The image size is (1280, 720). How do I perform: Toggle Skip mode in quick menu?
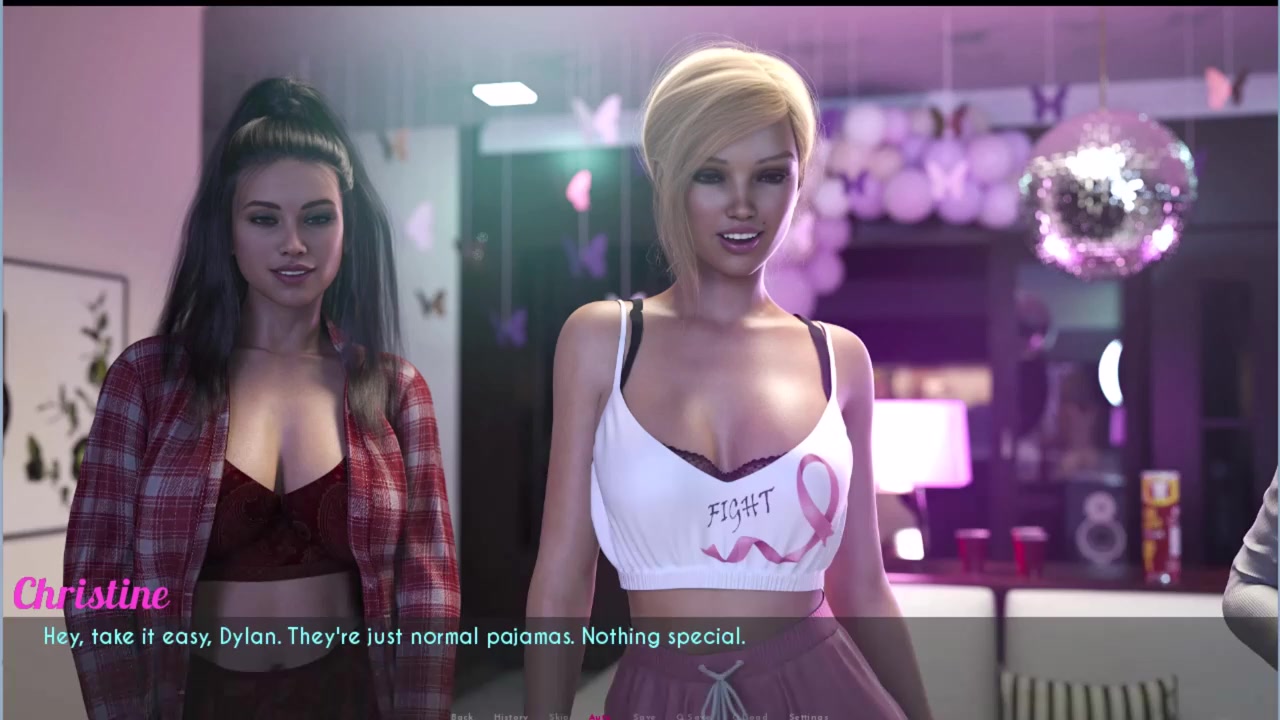[x=559, y=716]
